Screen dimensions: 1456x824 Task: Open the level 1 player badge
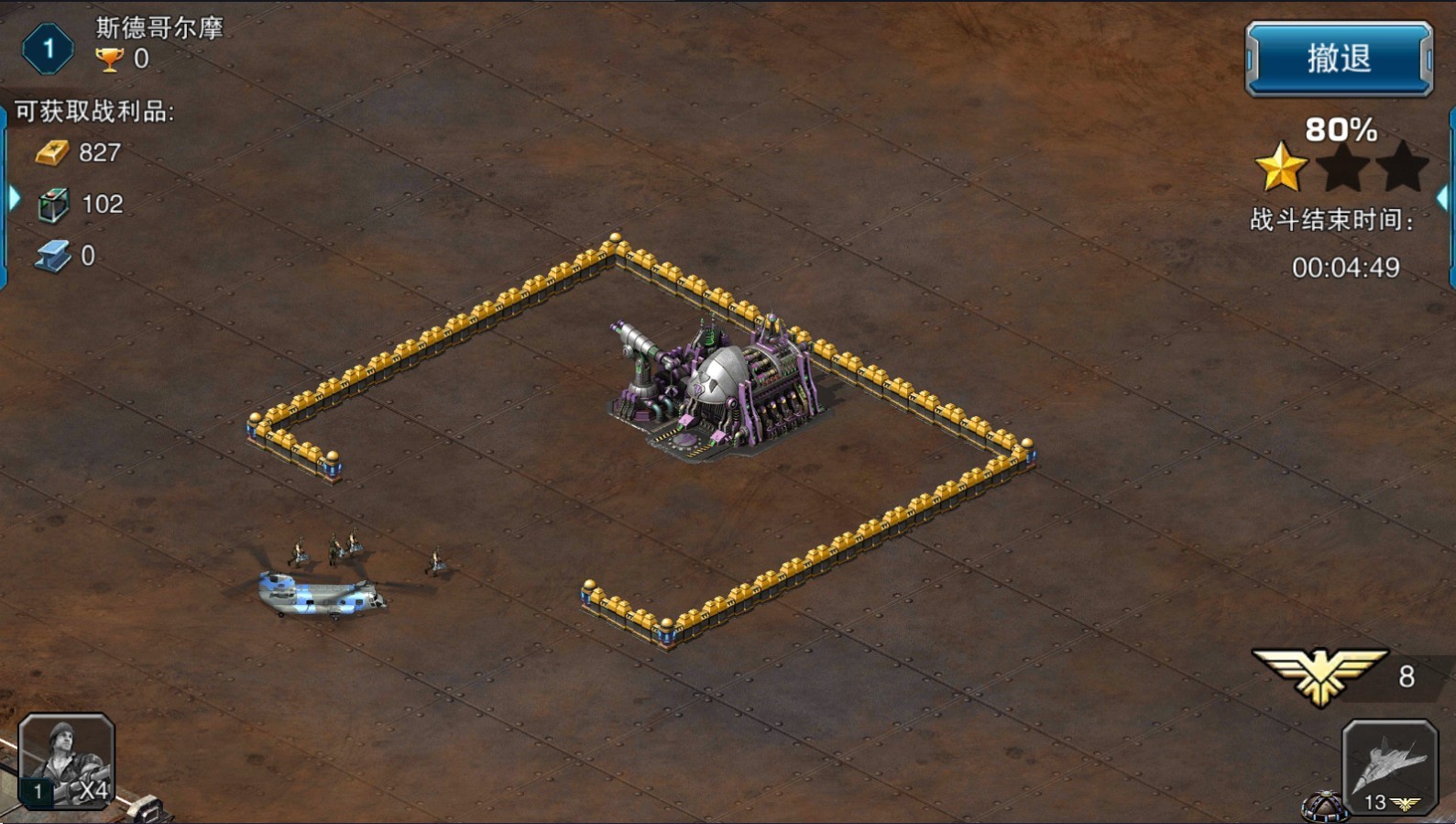point(48,49)
